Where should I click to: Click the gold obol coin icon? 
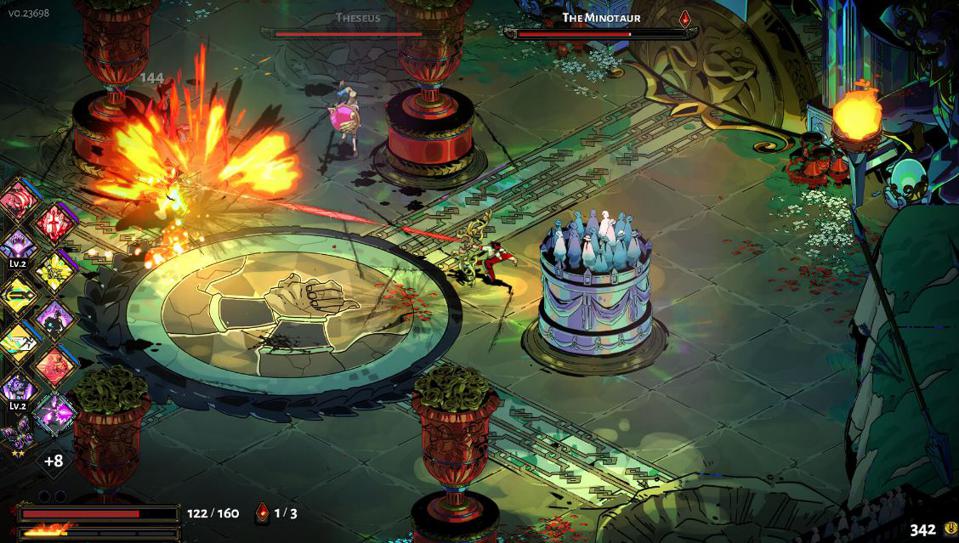[949, 529]
